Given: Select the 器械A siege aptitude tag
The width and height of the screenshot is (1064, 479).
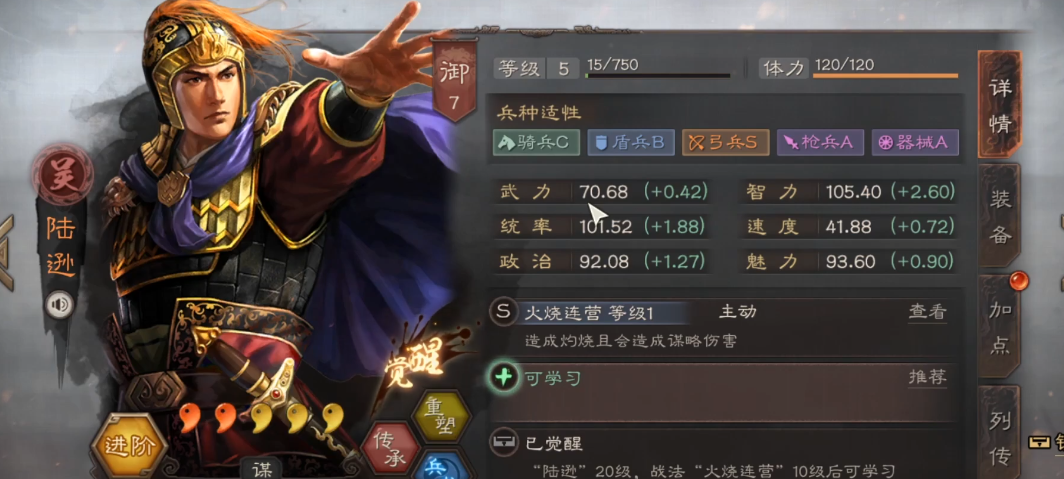Looking at the screenshot, I should (x=914, y=142).
